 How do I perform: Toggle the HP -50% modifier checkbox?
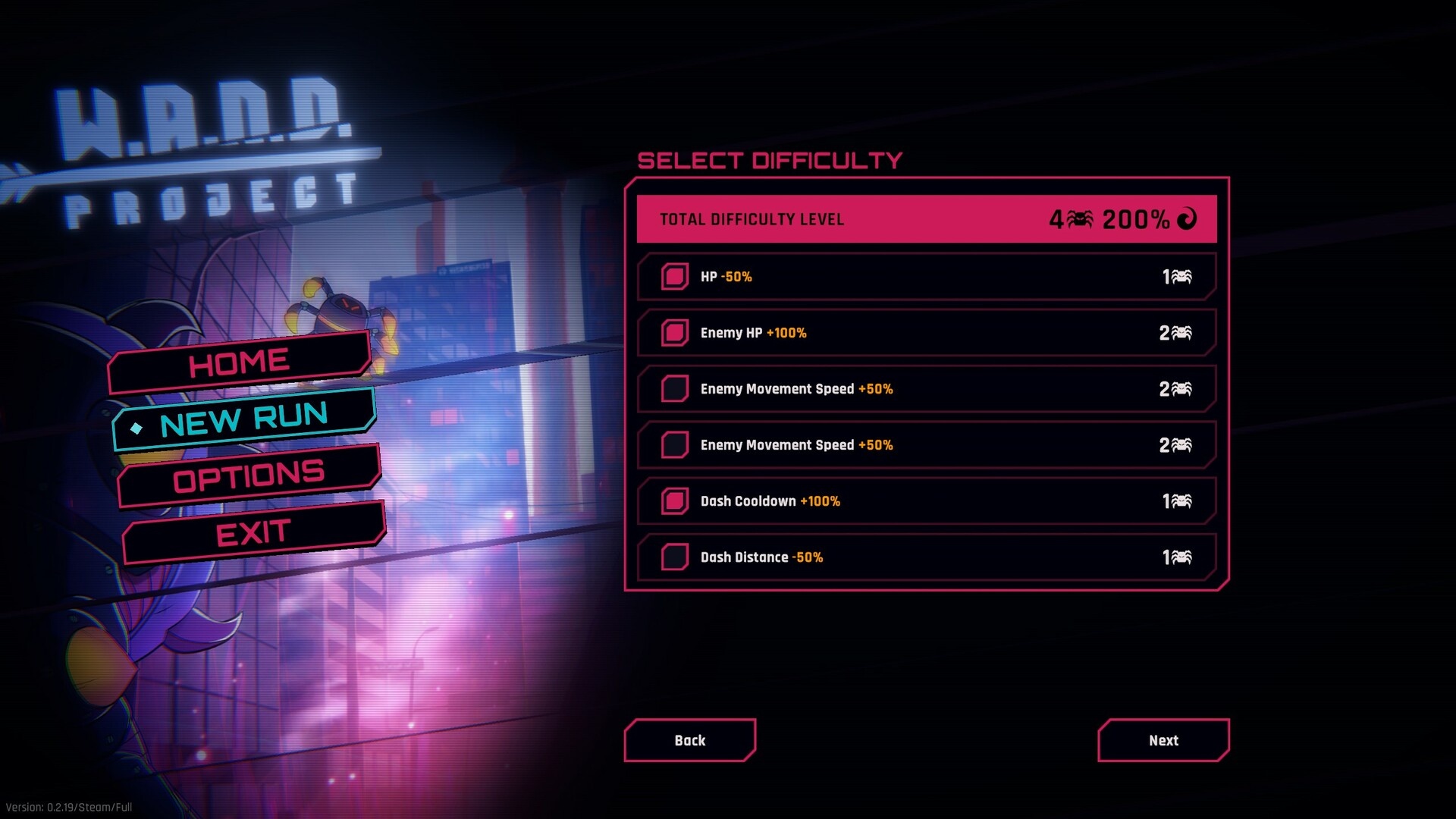coord(674,277)
